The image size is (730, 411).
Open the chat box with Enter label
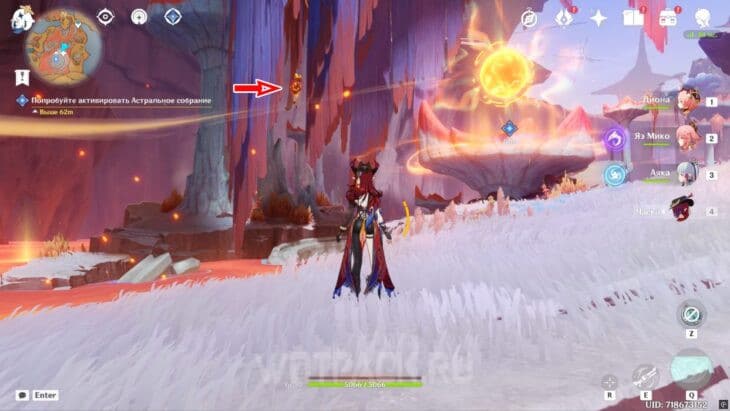pos(34,397)
